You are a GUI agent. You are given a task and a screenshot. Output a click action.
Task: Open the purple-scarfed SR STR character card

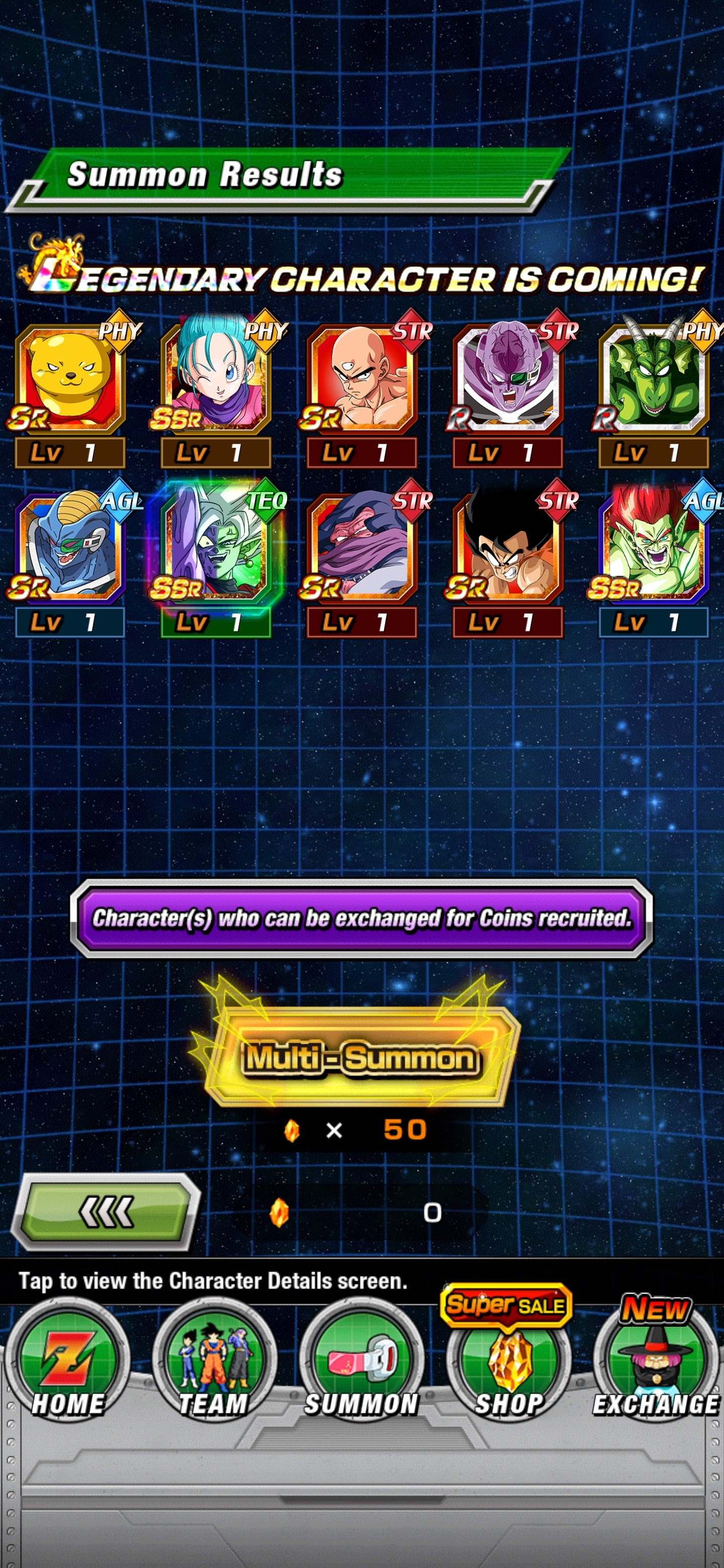coord(363,550)
